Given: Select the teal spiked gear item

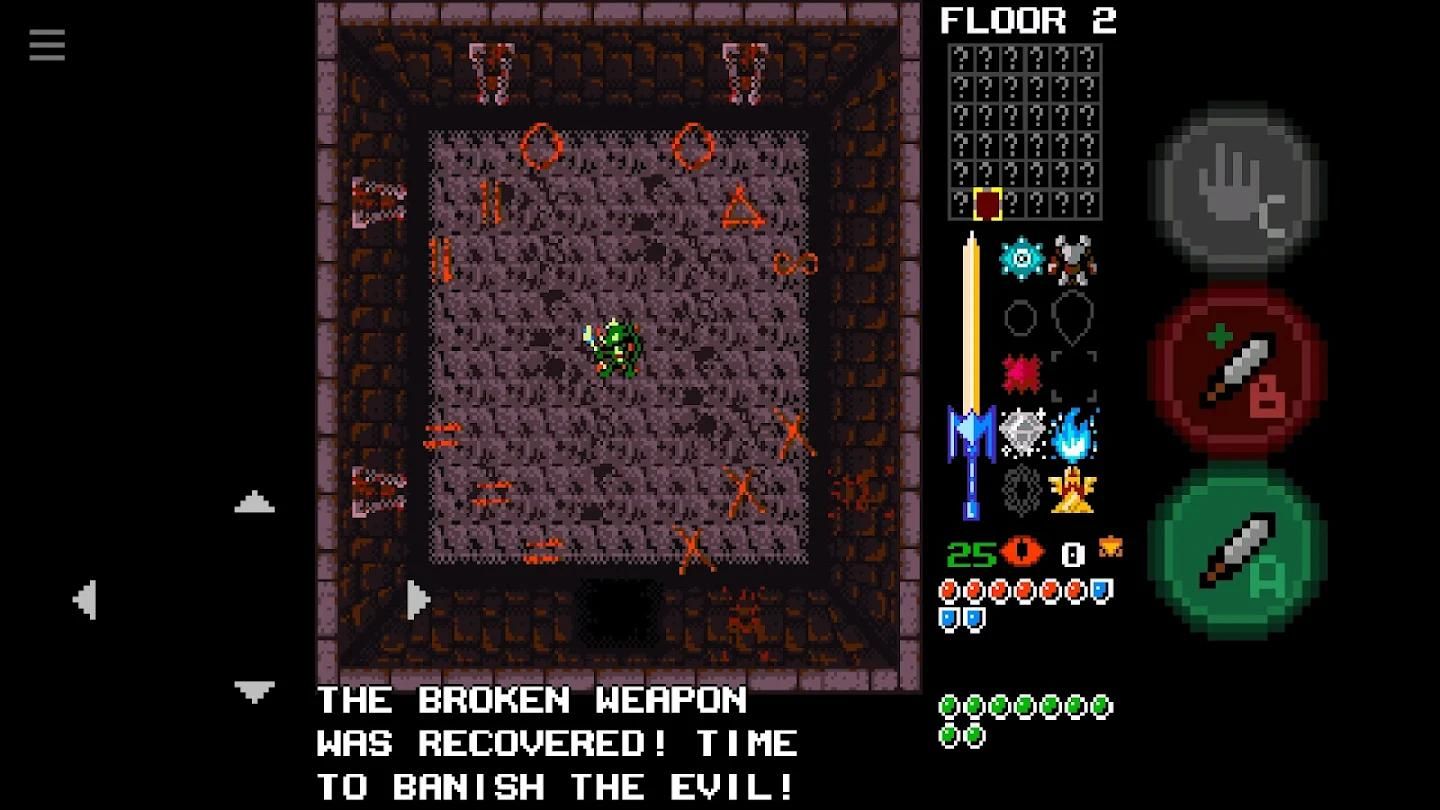Looking at the screenshot, I should pyautogui.click(x=1021, y=258).
